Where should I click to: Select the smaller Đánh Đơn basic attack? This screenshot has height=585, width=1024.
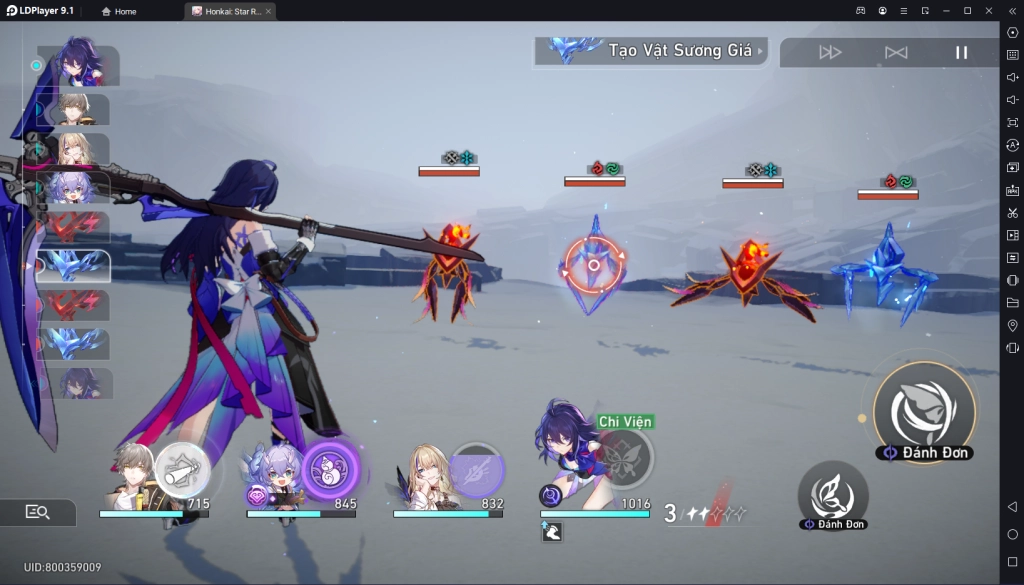pos(832,493)
